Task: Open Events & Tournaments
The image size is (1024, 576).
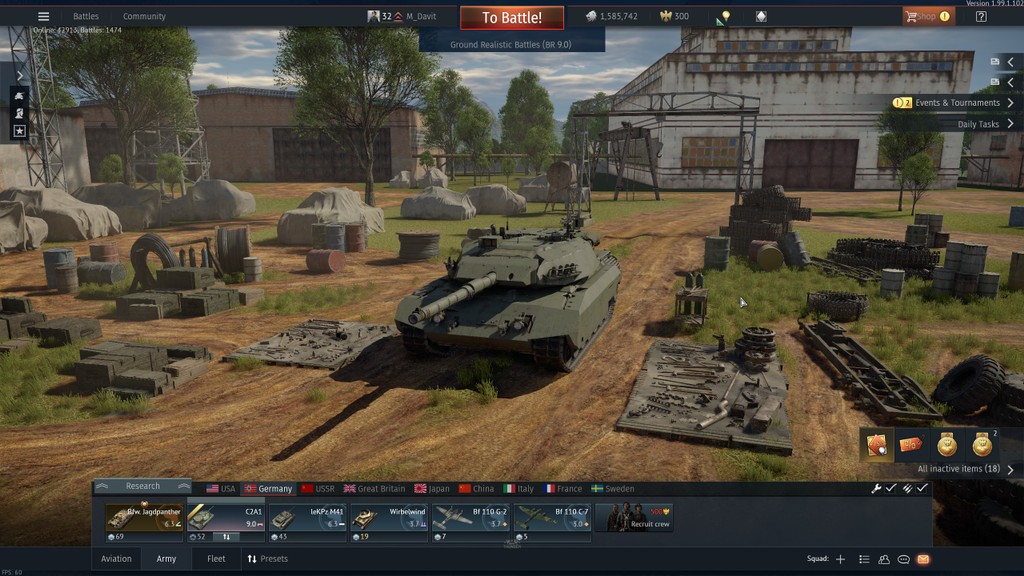Action: tap(956, 103)
